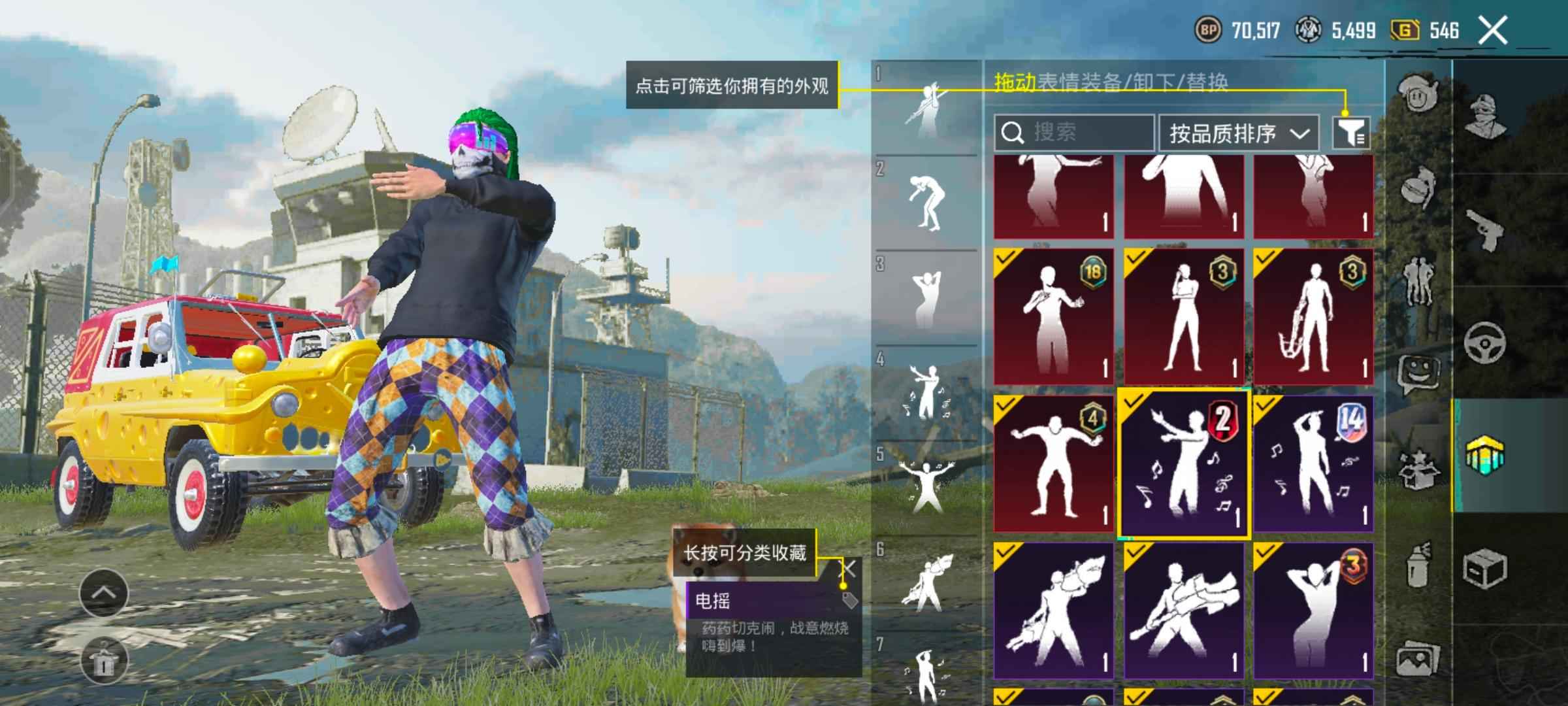Viewport: 1568px width, 706px height.
Task: Select the emote with the 18 badge
Action: (1053, 316)
